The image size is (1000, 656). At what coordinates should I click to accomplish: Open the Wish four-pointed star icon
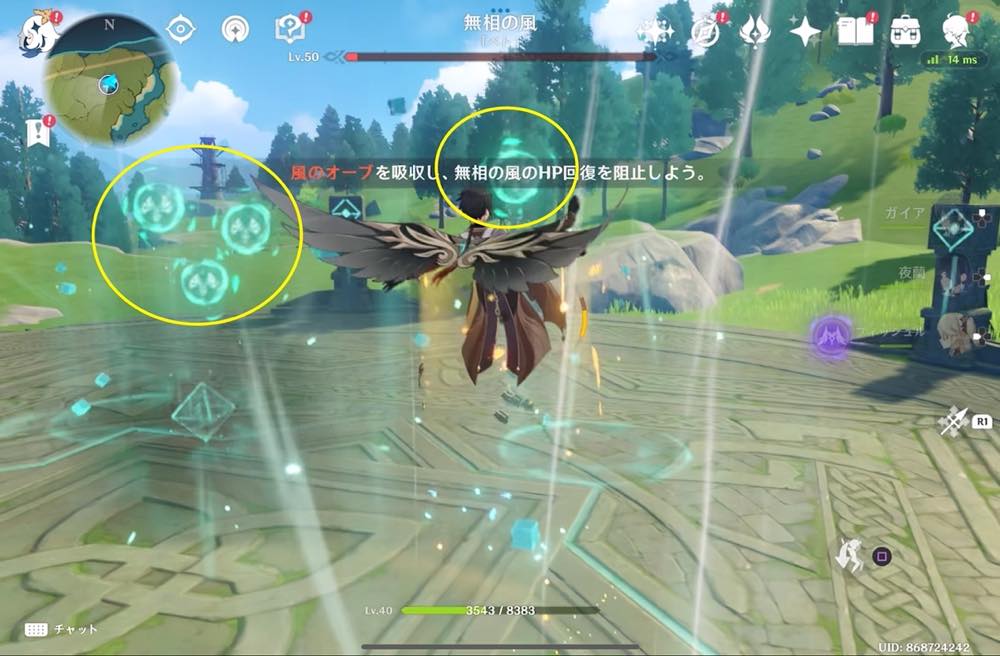pyautogui.click(x=804, y=31)
